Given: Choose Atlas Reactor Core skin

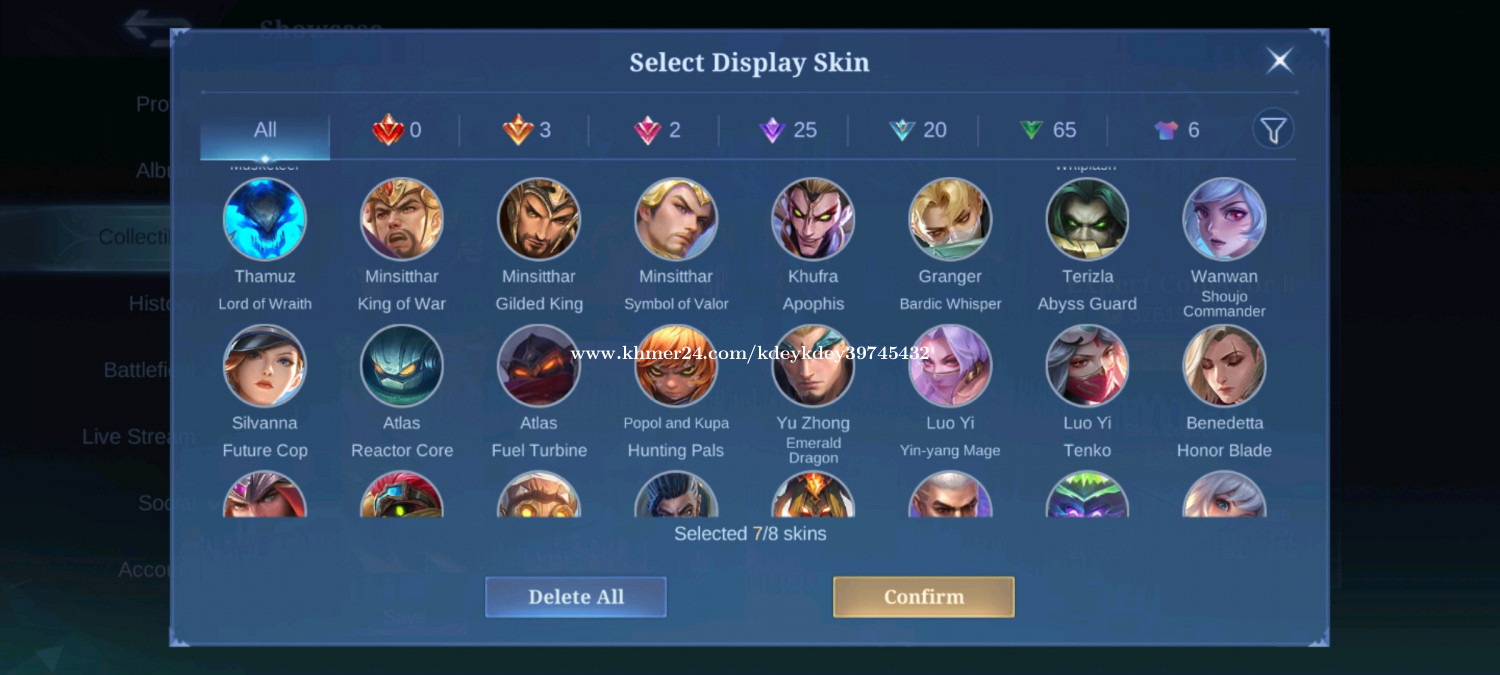Looking at the screenshot, I should tap(402, 366).
